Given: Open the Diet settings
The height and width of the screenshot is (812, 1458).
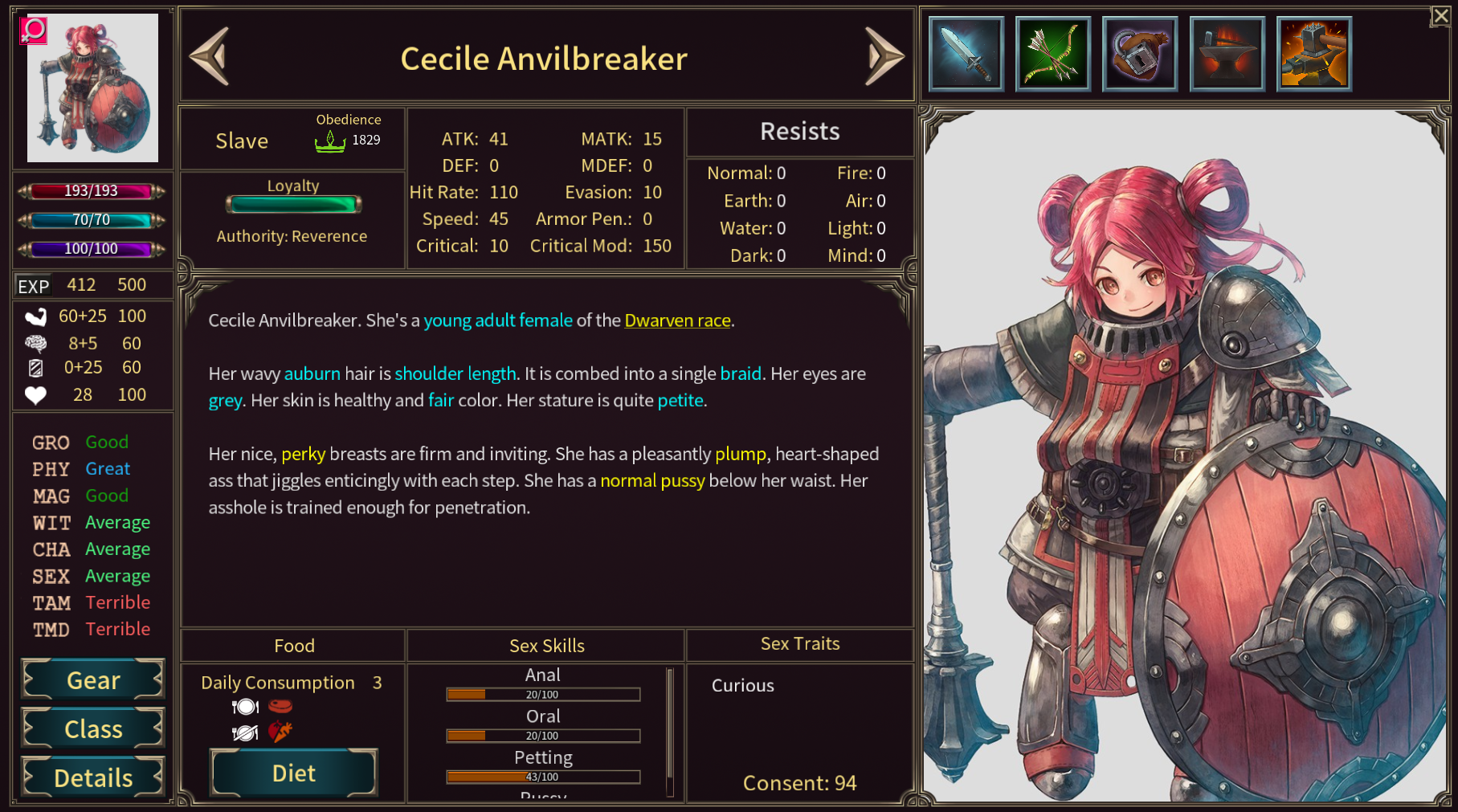Looking at the screenshot, I should click(293, 773).
